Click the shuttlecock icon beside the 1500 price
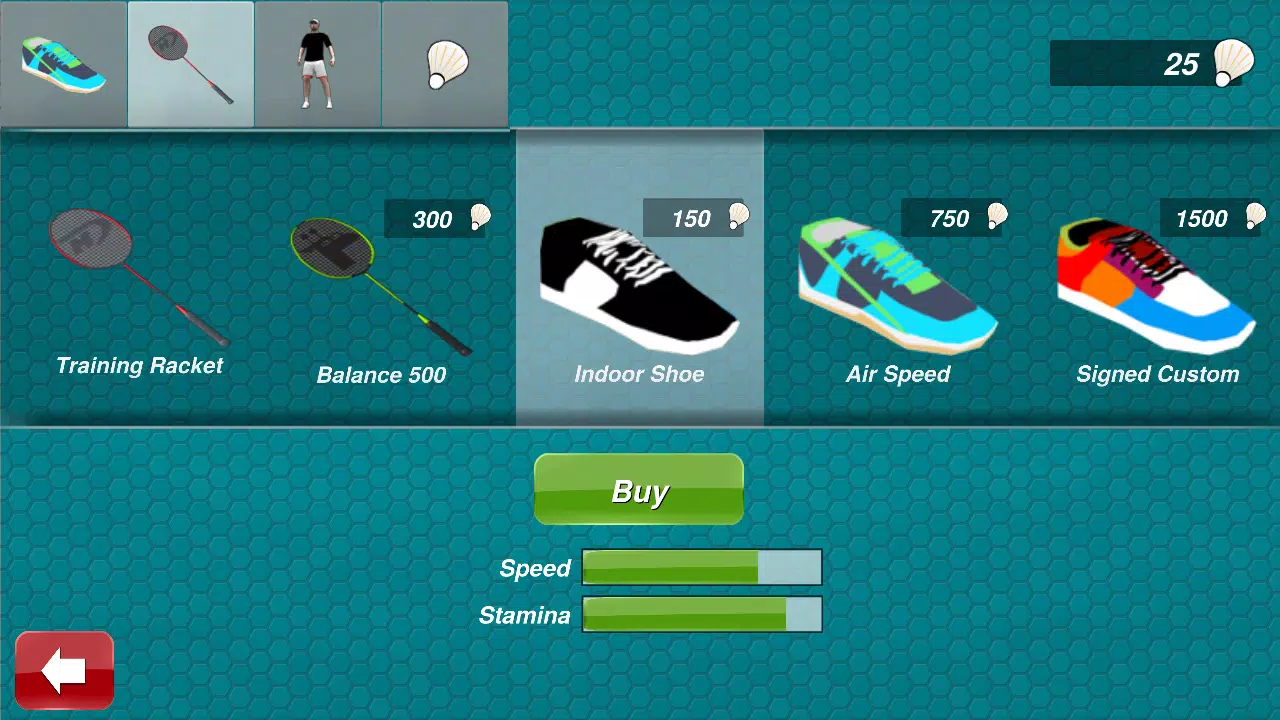 1258,218
